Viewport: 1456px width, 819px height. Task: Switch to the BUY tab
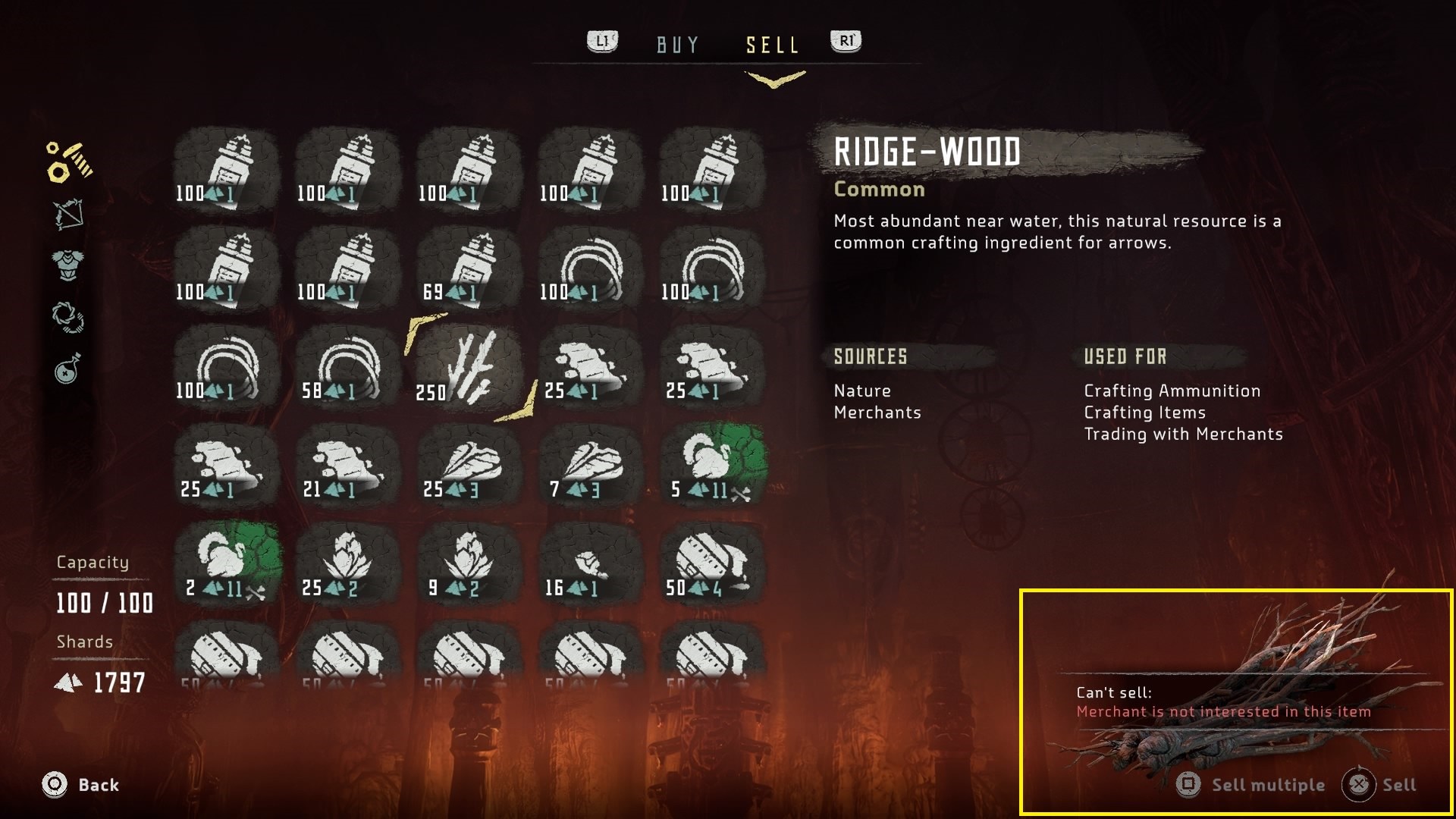pos(679,44)
